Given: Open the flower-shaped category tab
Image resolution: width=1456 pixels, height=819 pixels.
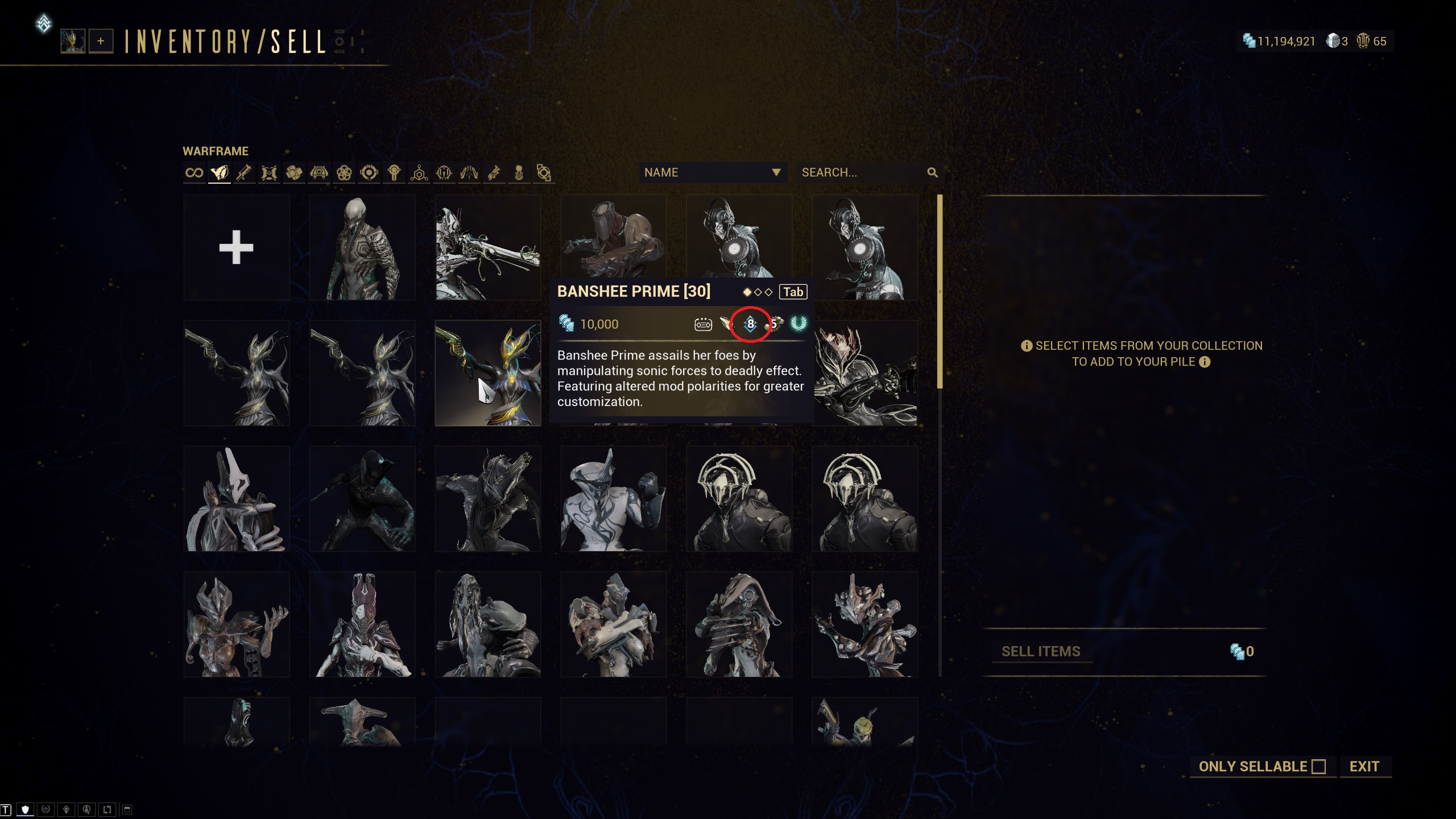Looking at the screenshot, I should [344, 172].
